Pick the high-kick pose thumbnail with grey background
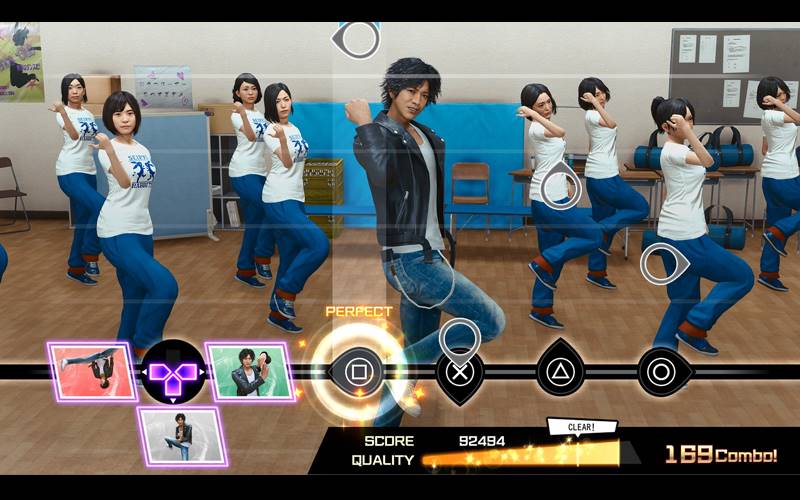Screen dimensions: 800x500 pos(181,436)
